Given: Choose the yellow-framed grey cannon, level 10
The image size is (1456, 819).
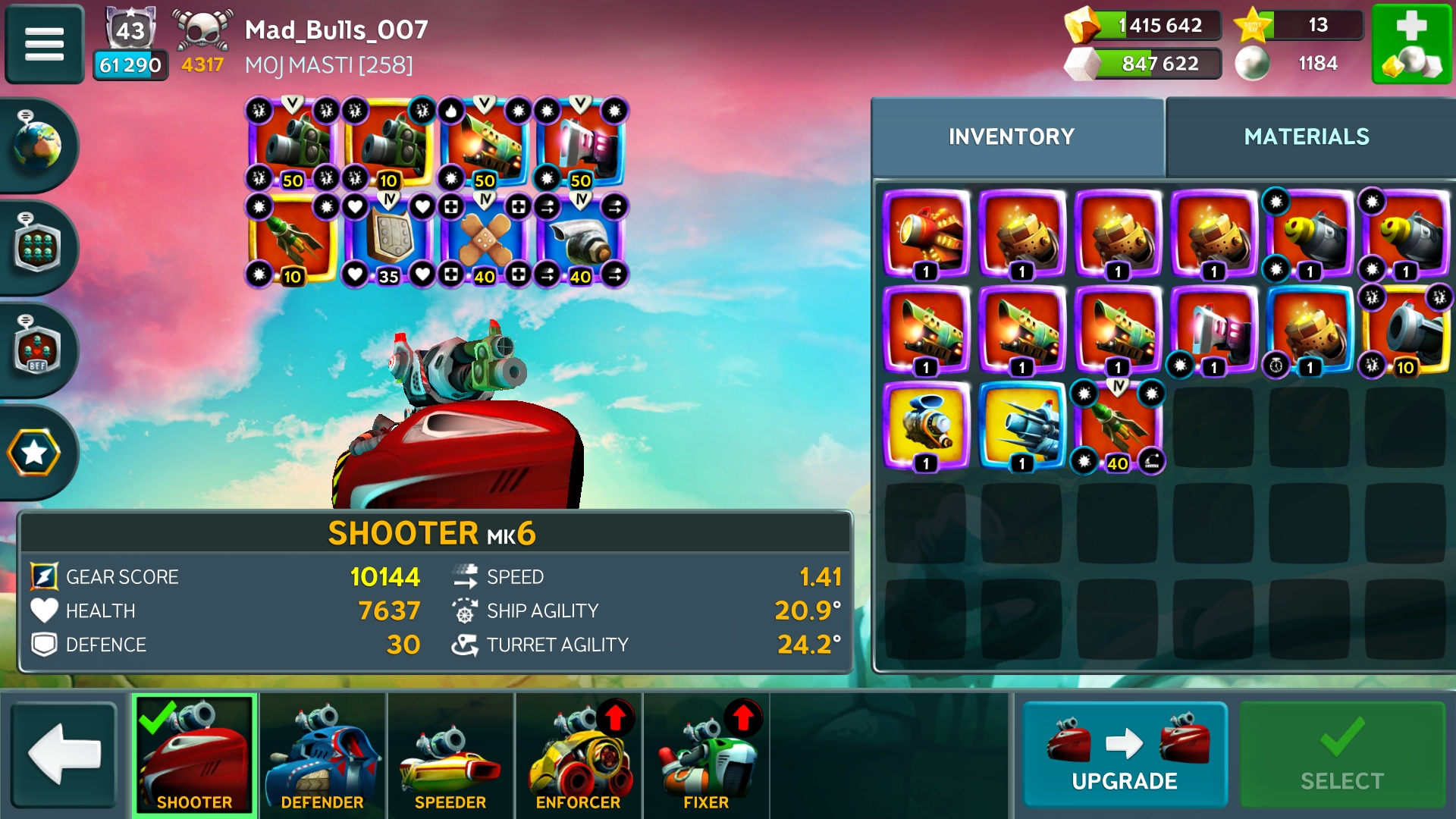Looking at the screenshot, I should click(1405, 331).
